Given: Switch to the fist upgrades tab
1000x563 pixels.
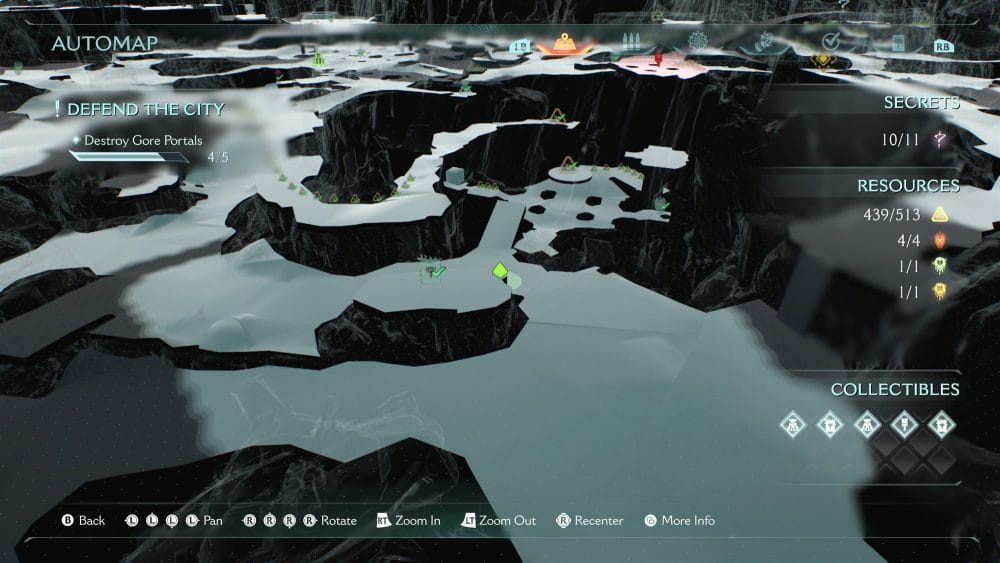Looking at the screenshot, I should (x=764, y=42).
